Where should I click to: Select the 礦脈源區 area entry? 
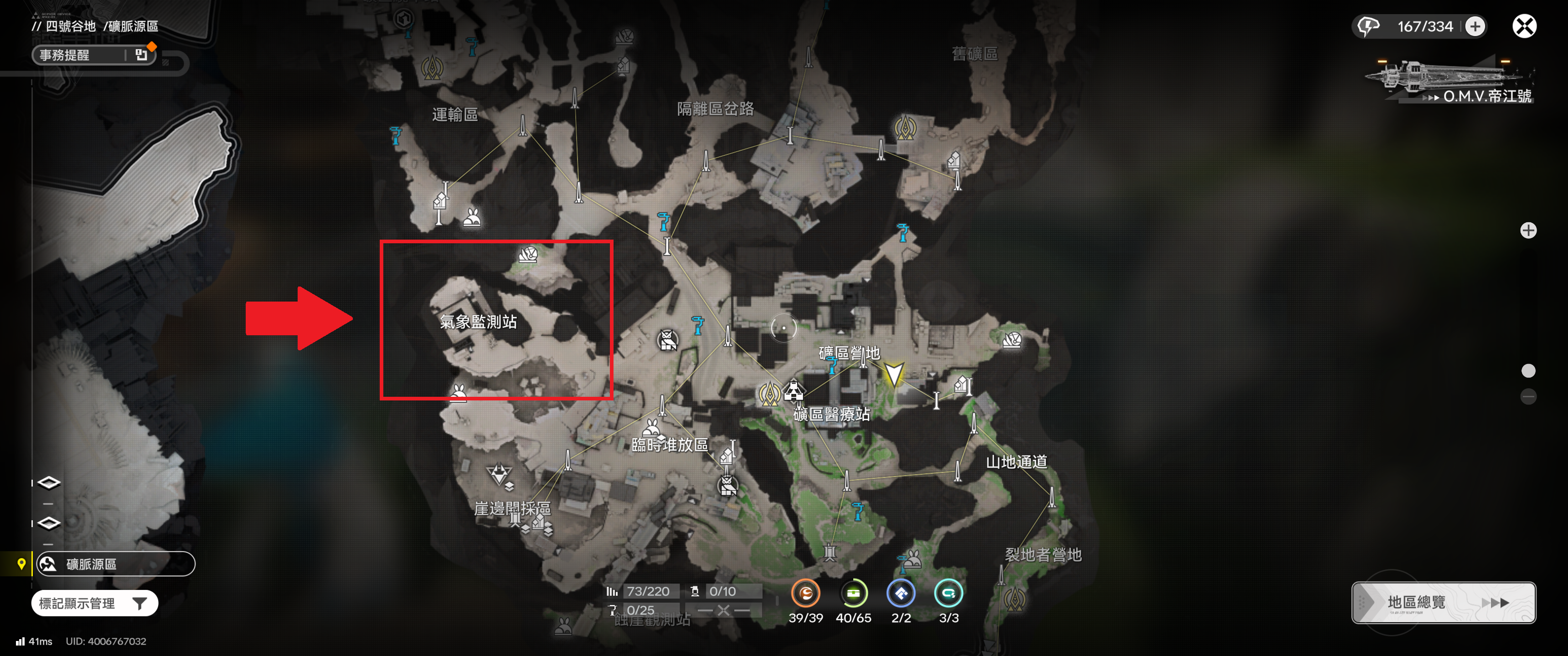pos(115,564)
